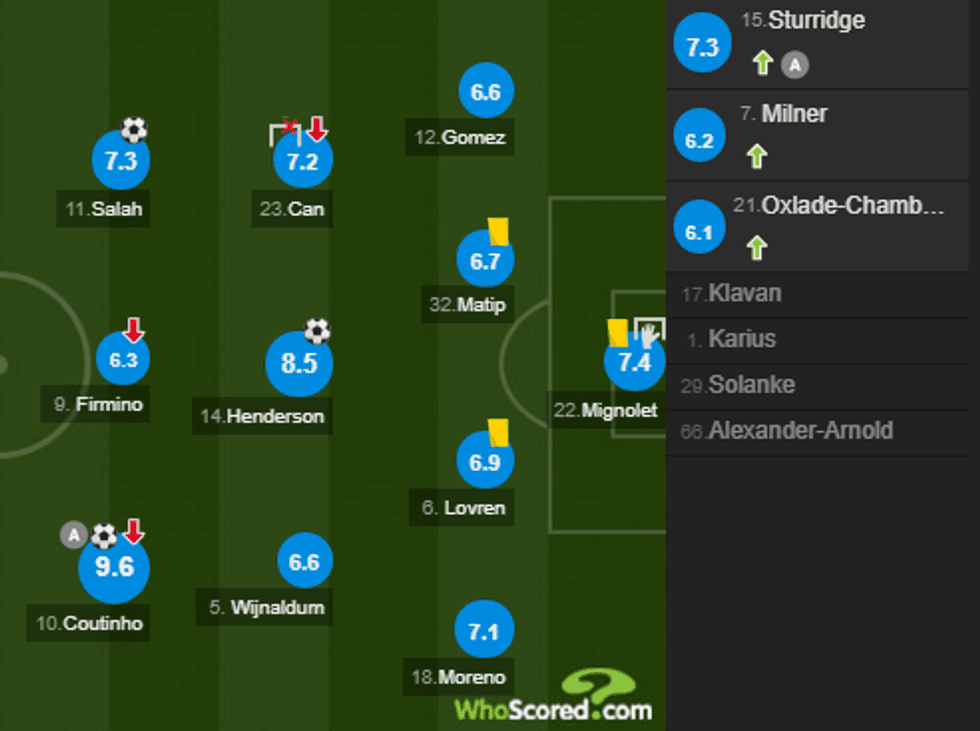Screen dimensions: 980x731
Task: Open Coutinho's 9.6 rating bubble
Action: pos(114,567)
